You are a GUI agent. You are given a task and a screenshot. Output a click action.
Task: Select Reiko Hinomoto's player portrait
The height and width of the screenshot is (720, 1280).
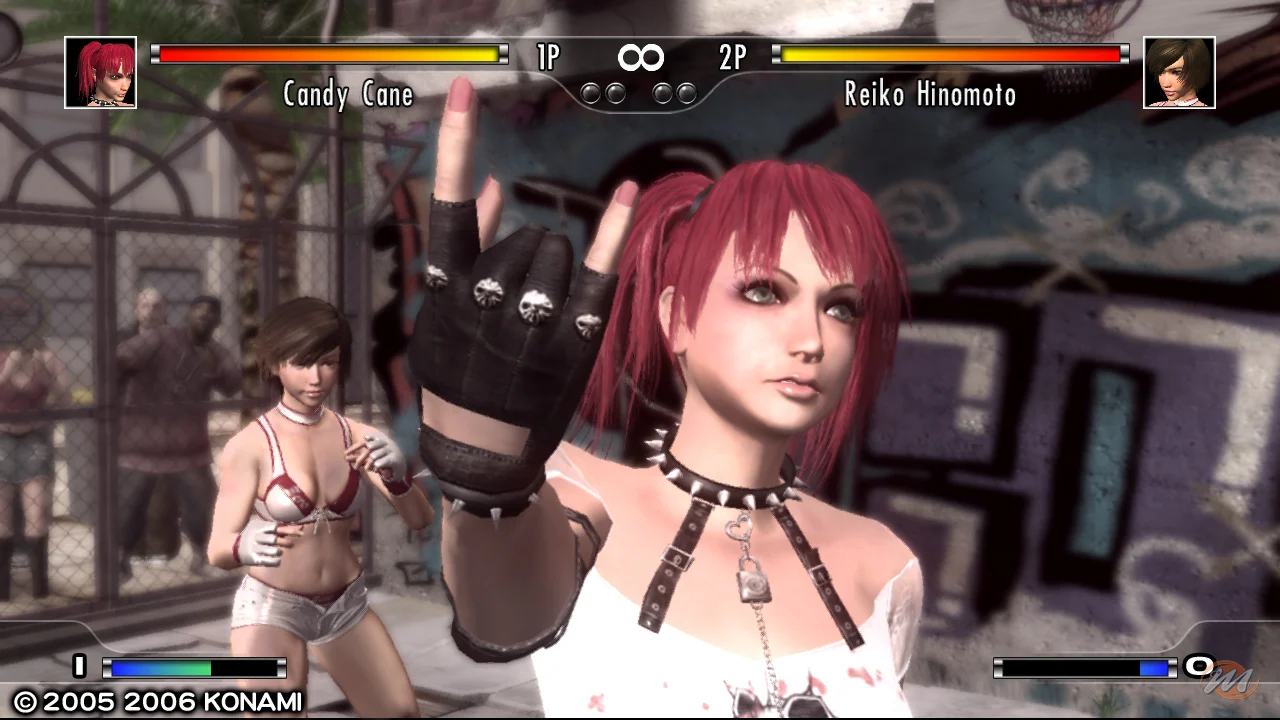pyautogui.click(x=1179, y=72)
